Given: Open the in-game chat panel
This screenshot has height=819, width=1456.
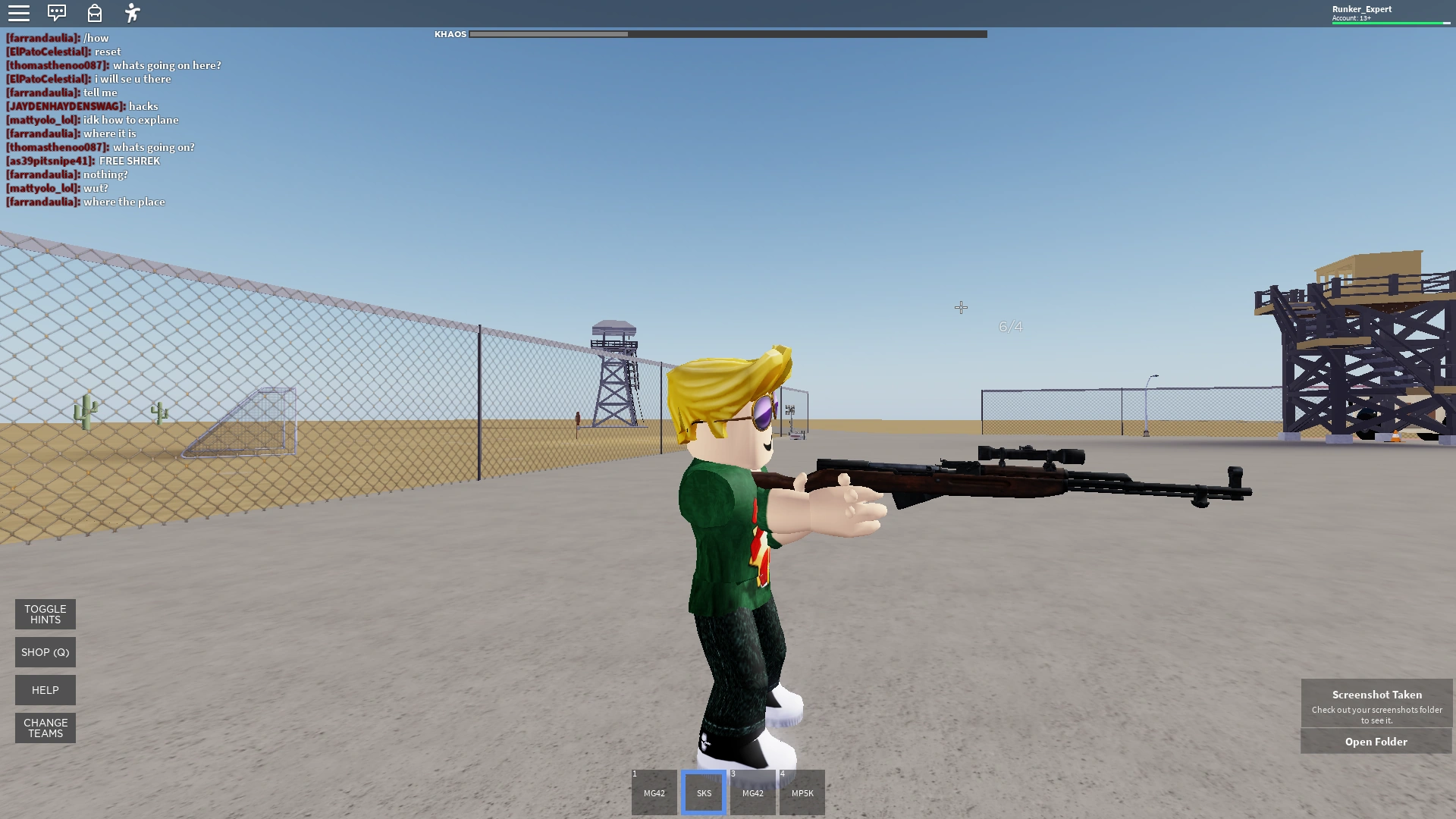Looking at the screenshot, I should click(x=57, y=12).
